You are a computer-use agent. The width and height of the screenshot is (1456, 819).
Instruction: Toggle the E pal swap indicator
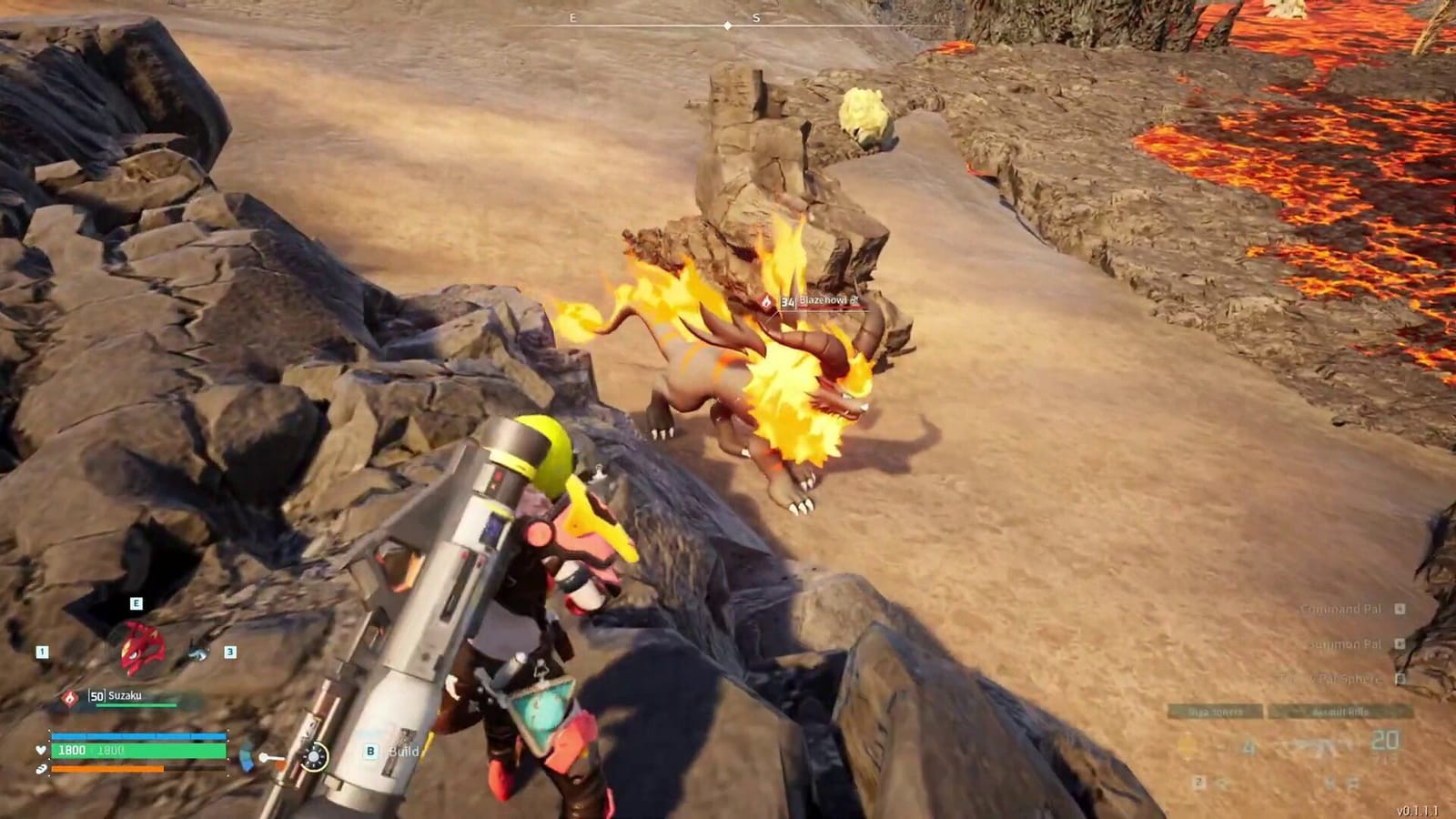point(136,602)
